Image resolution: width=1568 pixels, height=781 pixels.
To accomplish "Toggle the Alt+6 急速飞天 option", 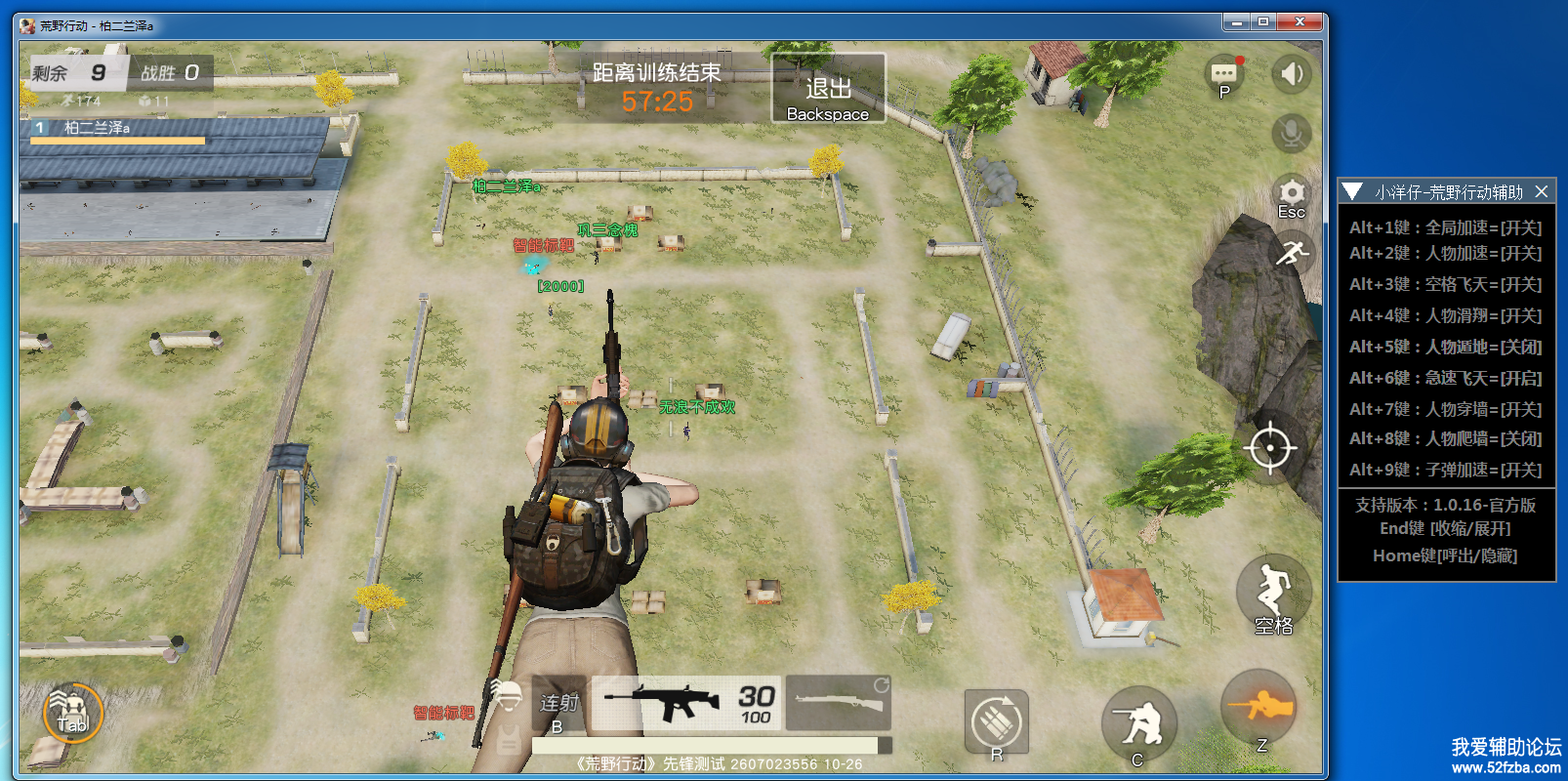I will pos(1445,378).
